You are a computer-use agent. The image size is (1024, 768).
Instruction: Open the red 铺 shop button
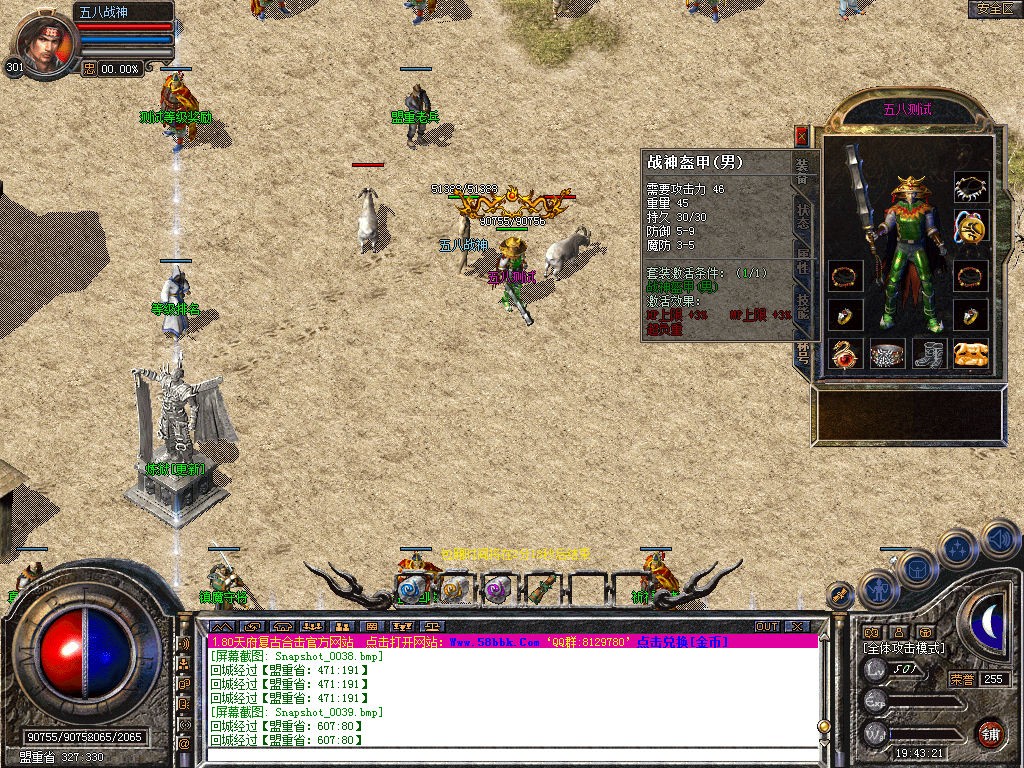[x=990, y=732]
